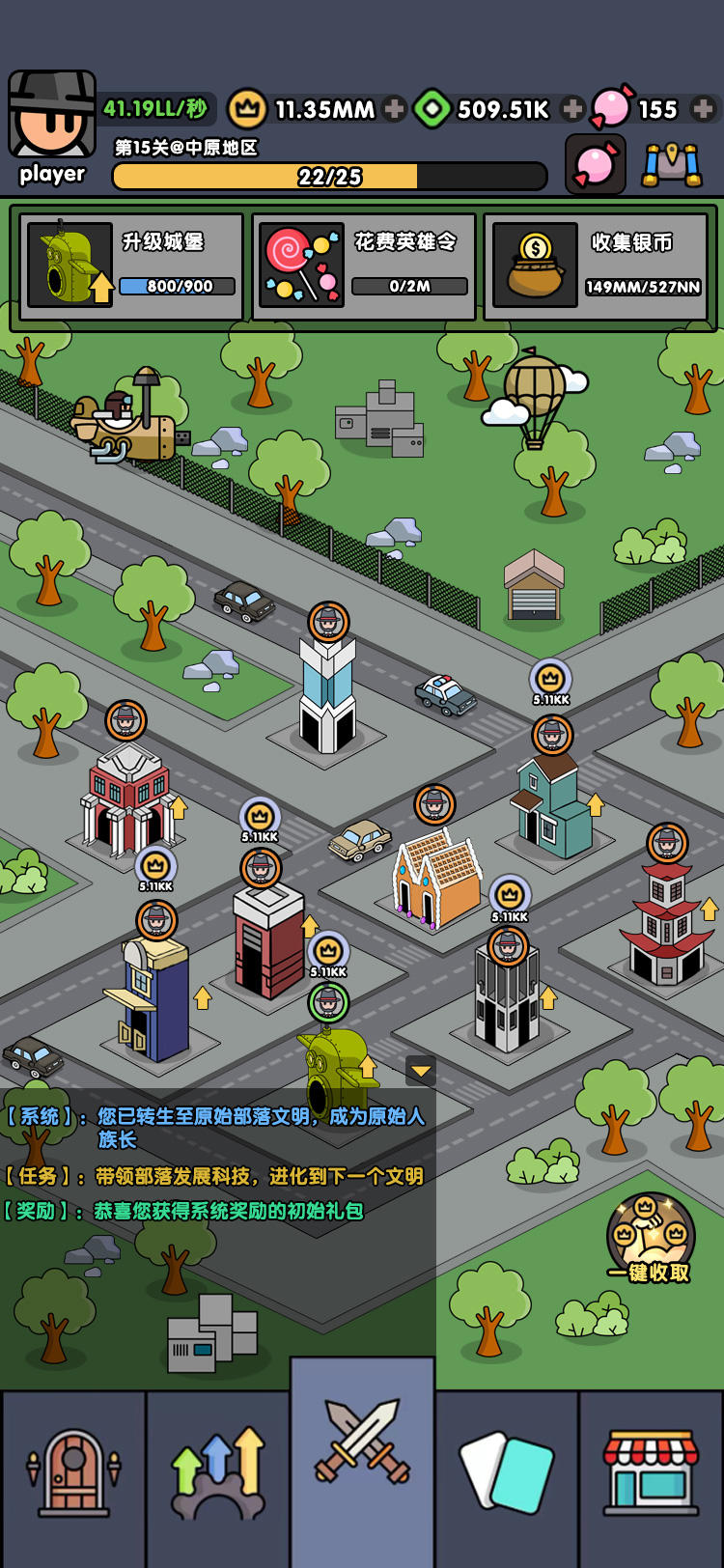This screenshot has height=1568, width=724.
Task: Tap the 一键收取 collect-all button
Action: click(651, 1239)
